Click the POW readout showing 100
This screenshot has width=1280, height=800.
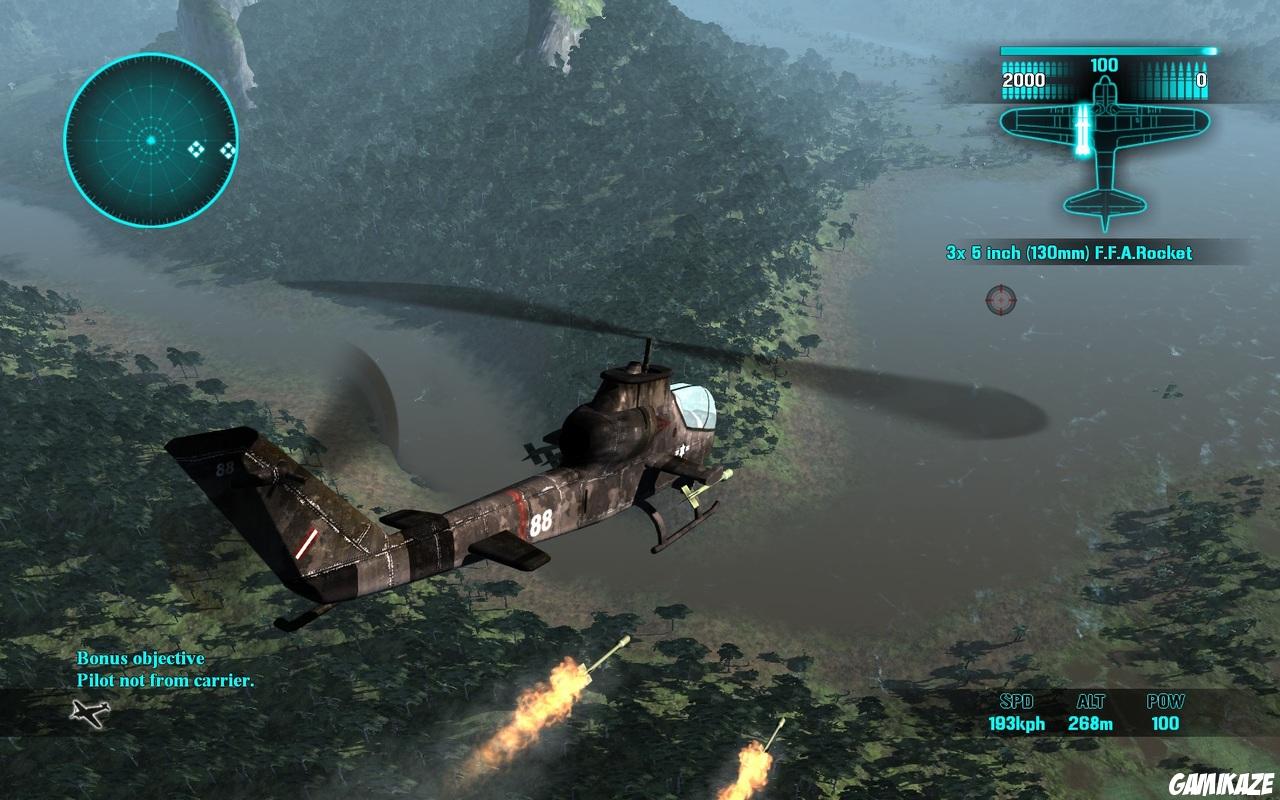click(x=1166, y=723)
